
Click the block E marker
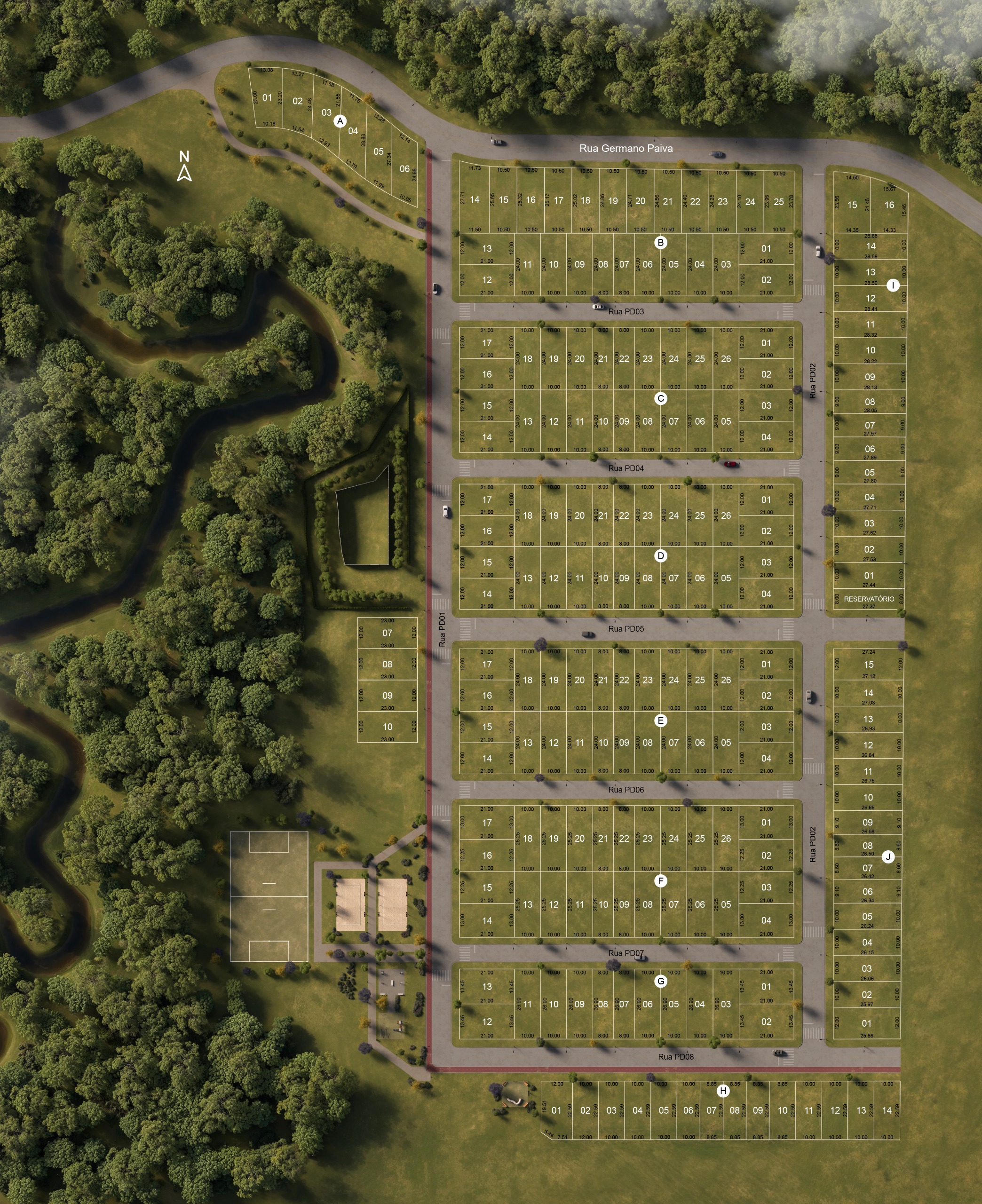pos(660,720)
